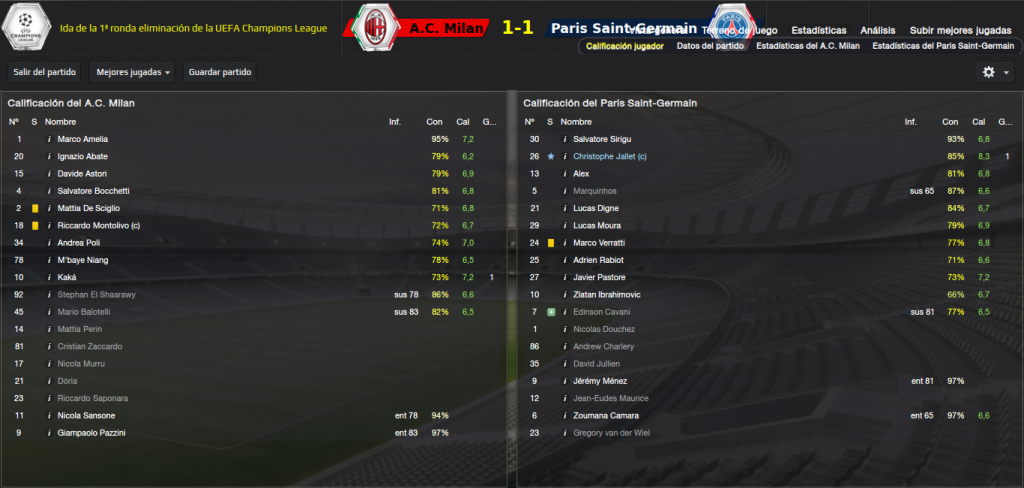Select Giampaolo Pazzini row

coord(91,432)
